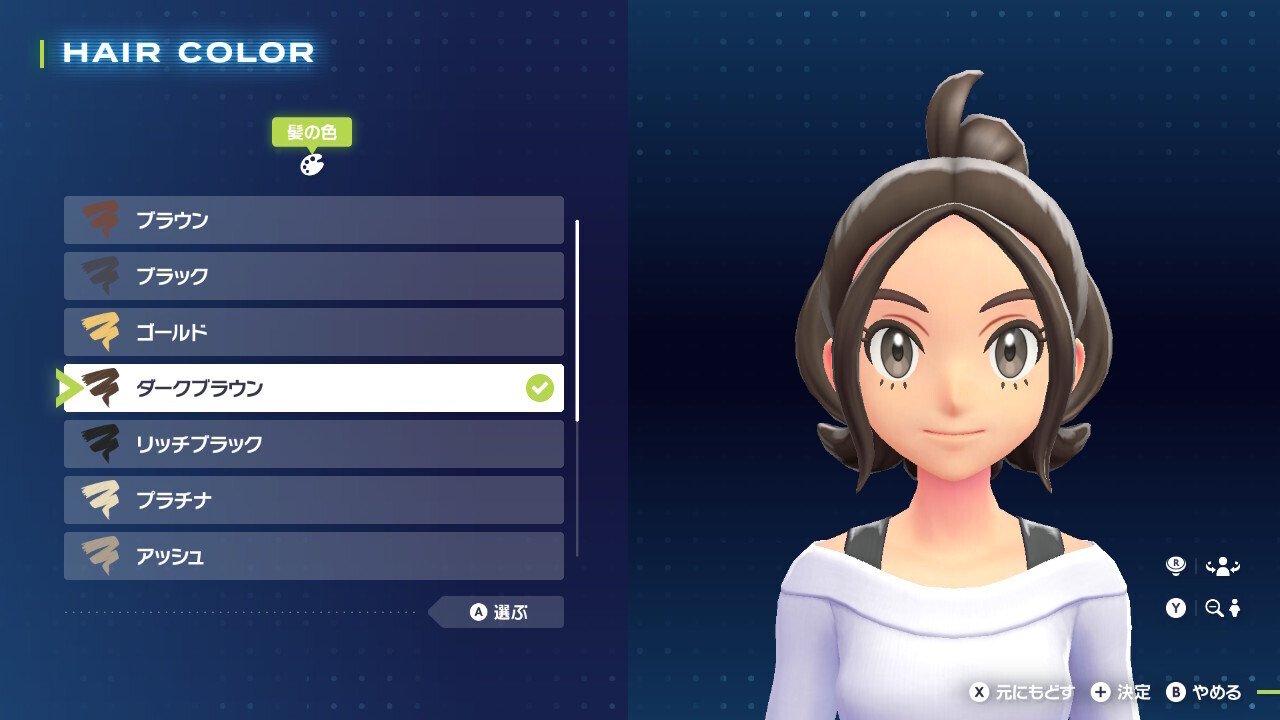Click the hair color palette icon
This screenshot has height=720, width=1280.
(x=312, y=166)
